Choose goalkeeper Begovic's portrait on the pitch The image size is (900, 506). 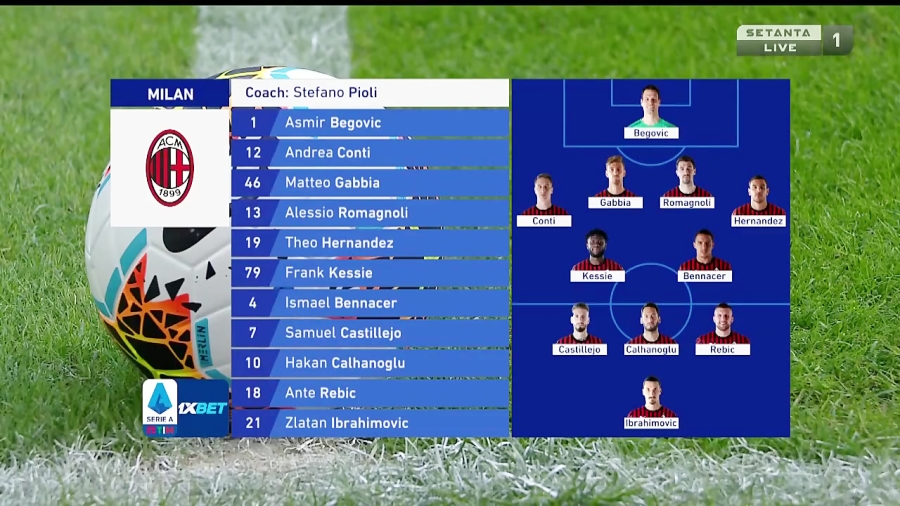tap(651, 106)
